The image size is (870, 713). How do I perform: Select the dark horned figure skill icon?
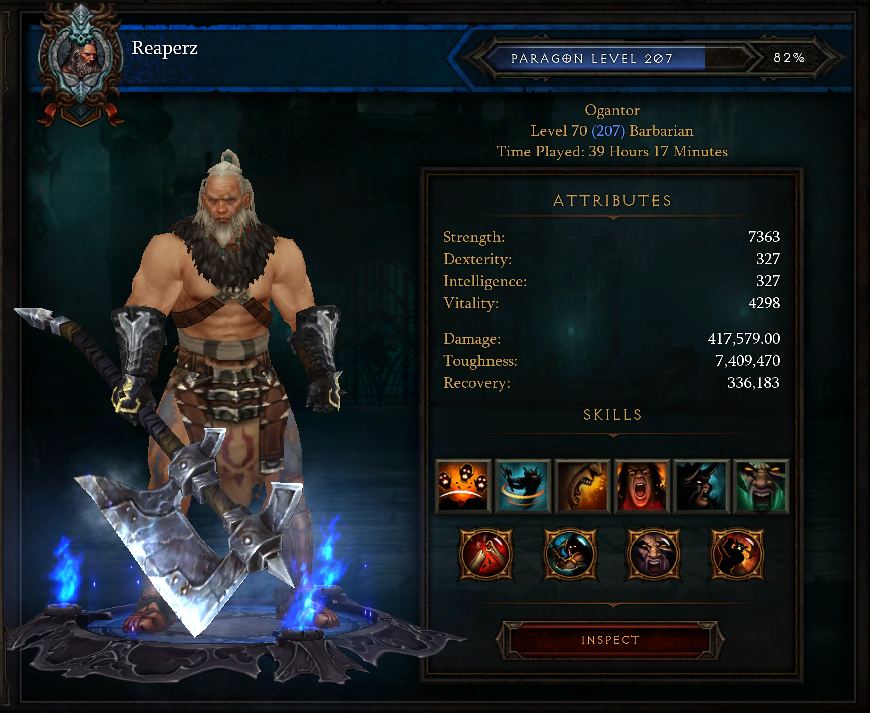(701, 487)
